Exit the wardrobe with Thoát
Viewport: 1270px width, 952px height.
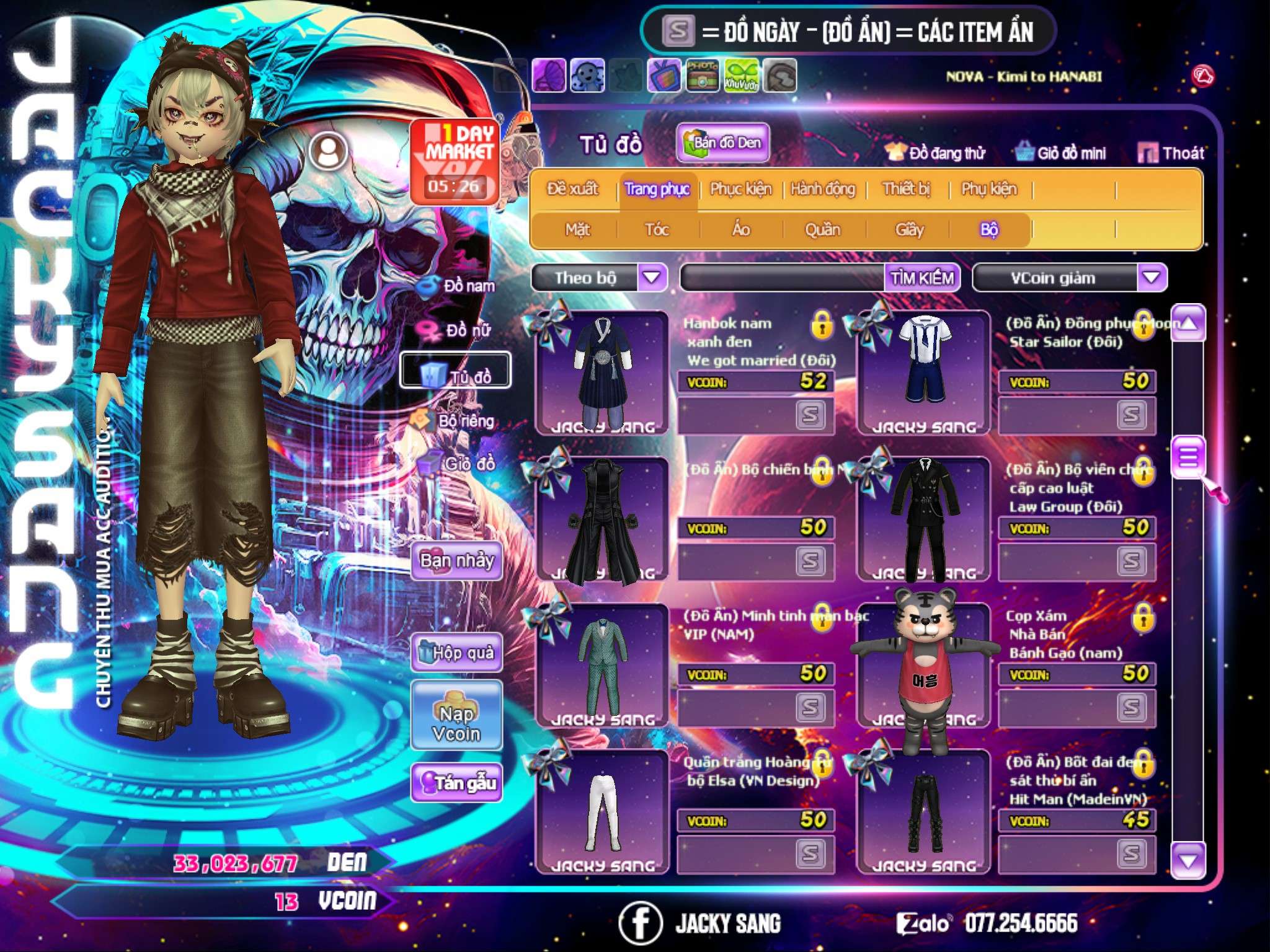click(x=1171, y=153)
